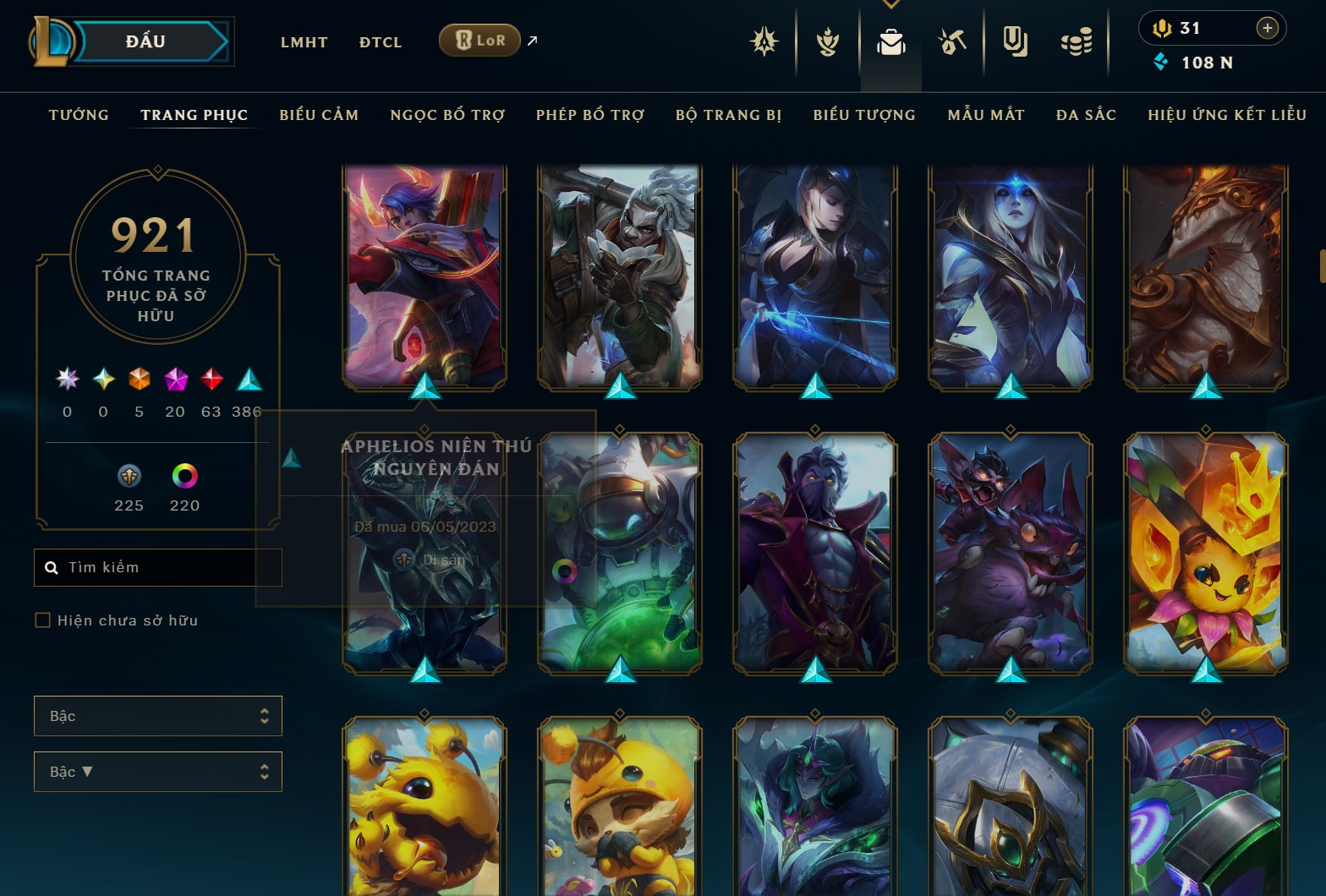This screenshot has height=896, width=1326.
Task: Open the LMHT home section
Action: click(x=304, y=42)
